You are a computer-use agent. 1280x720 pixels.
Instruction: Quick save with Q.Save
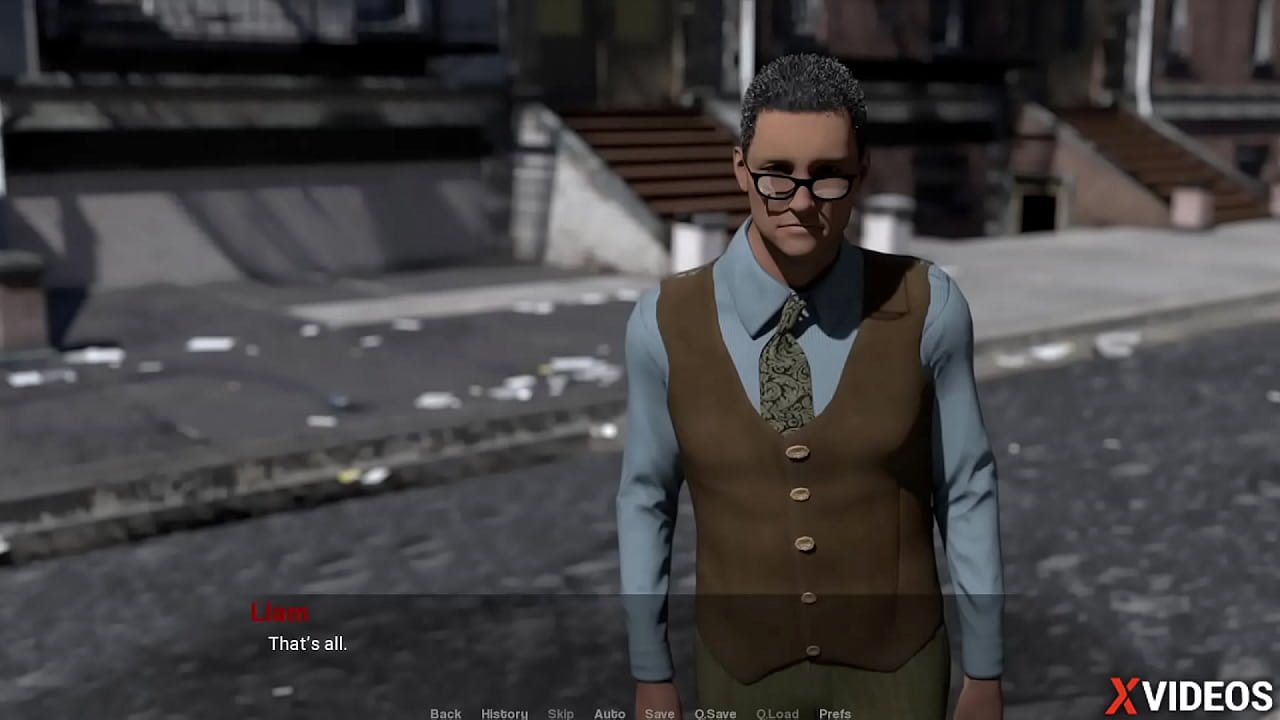[715, 713]
